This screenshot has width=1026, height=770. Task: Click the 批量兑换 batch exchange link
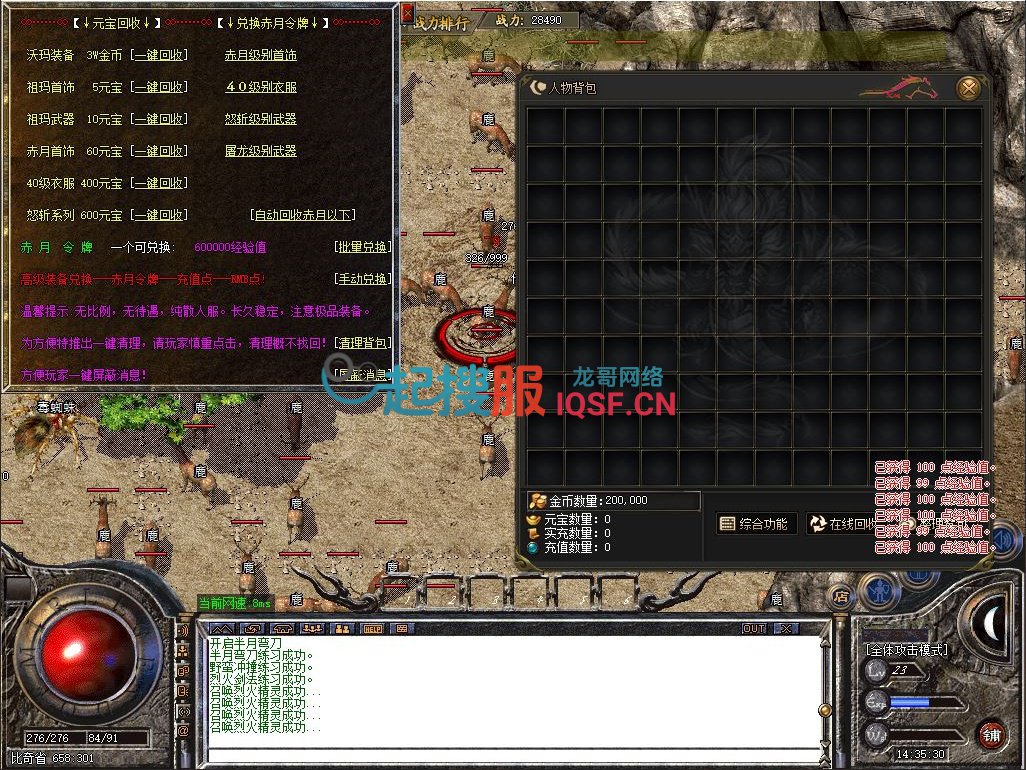coord(362,247)
